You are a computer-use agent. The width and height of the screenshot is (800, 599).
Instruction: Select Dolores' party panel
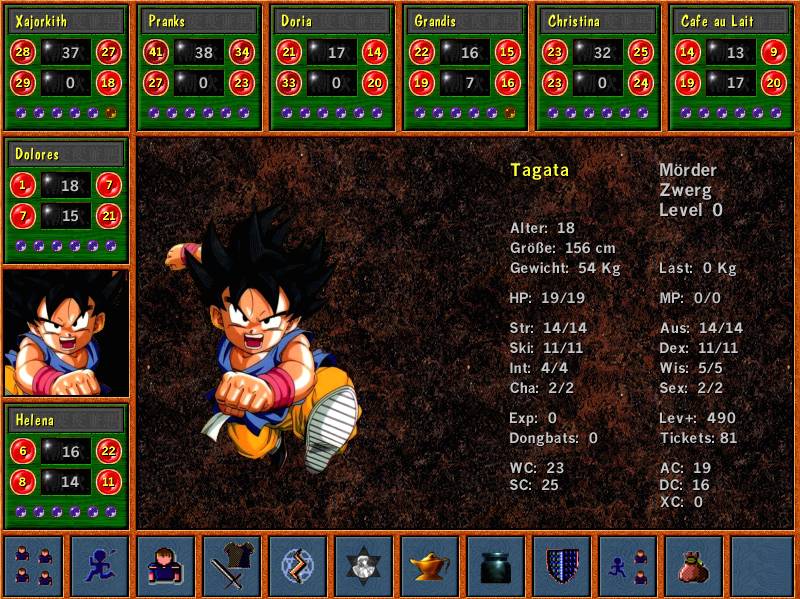click(x=67, y=200)
